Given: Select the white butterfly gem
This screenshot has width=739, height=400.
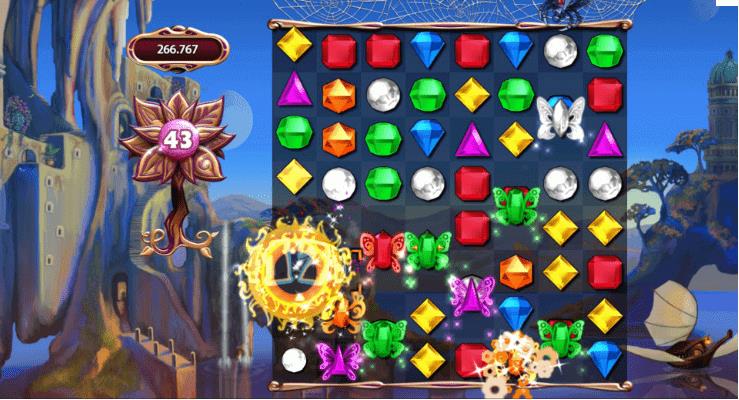Looking at the screenshot, I should (x=559, y=118).
